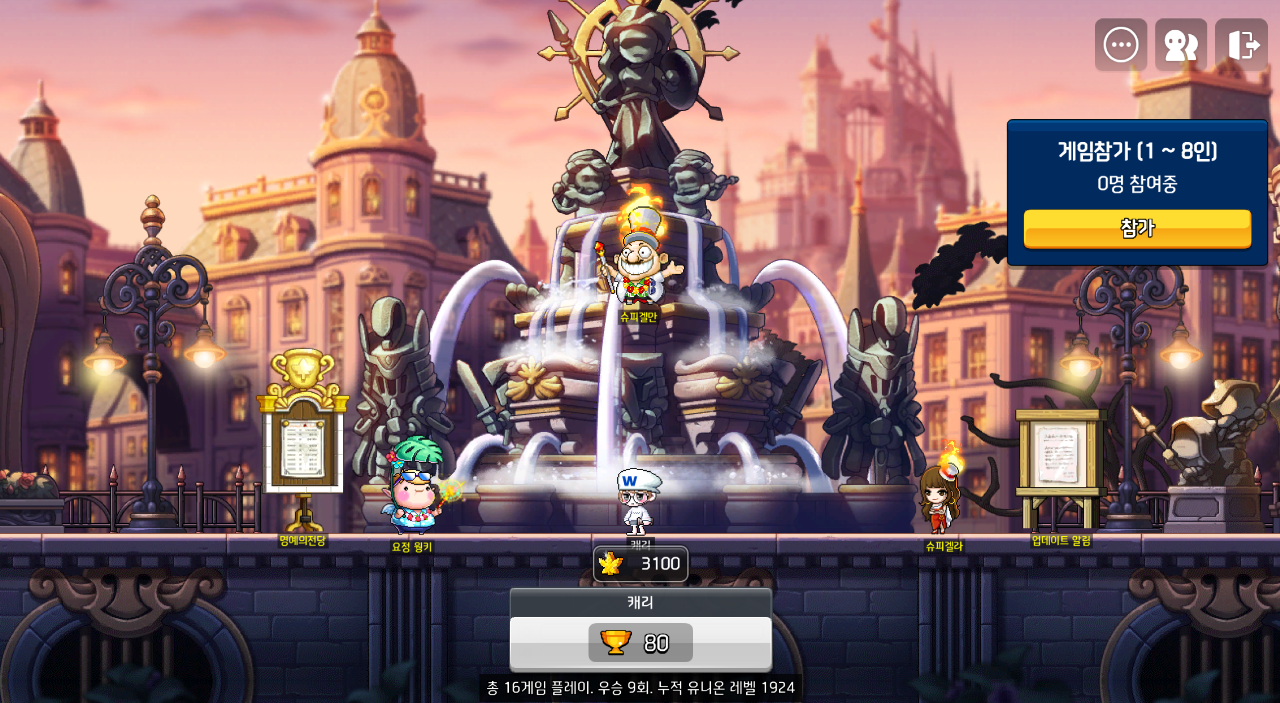
Task: Join the game with the 참가 button
Action: 1137,228
